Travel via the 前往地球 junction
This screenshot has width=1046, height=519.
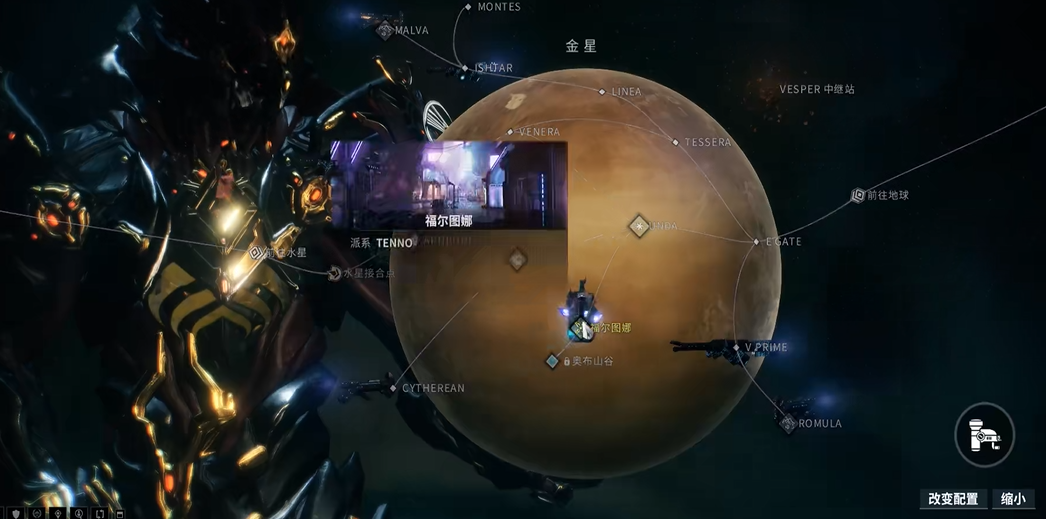pos(858,196)
